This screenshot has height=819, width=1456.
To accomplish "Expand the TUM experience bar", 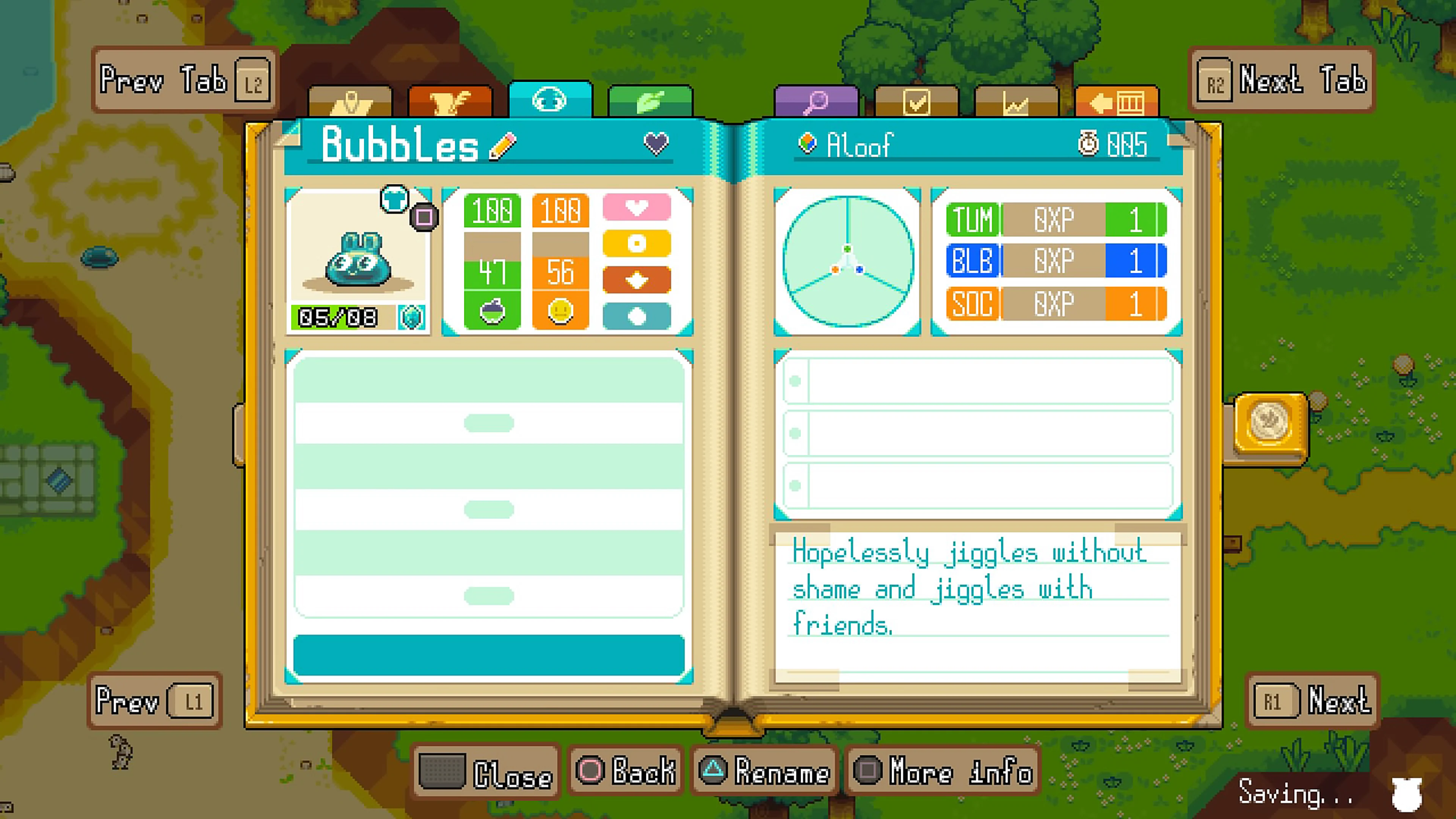I will click(1056, 219).
